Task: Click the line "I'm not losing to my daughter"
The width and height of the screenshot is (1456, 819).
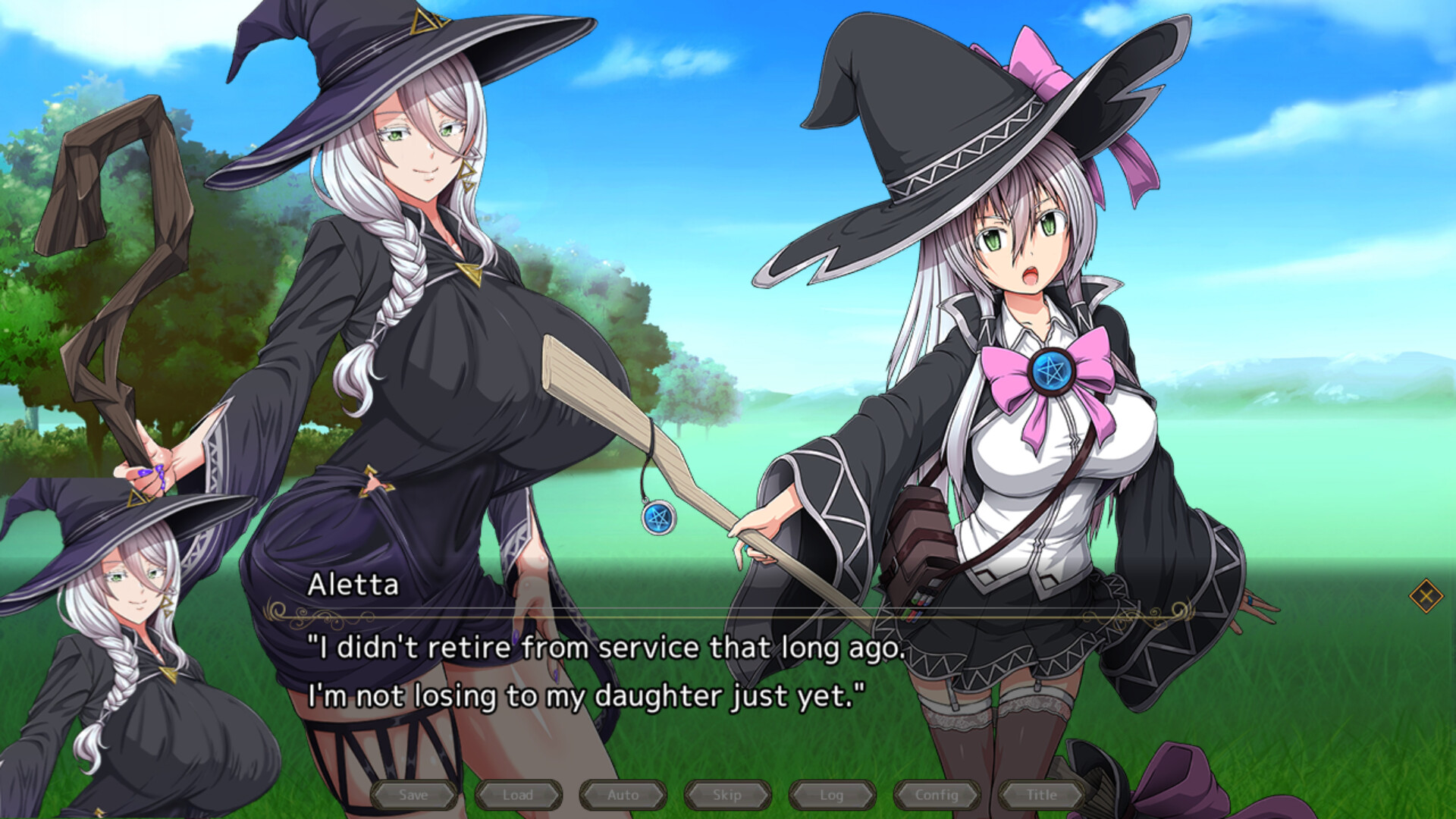Action: point(584,696)
